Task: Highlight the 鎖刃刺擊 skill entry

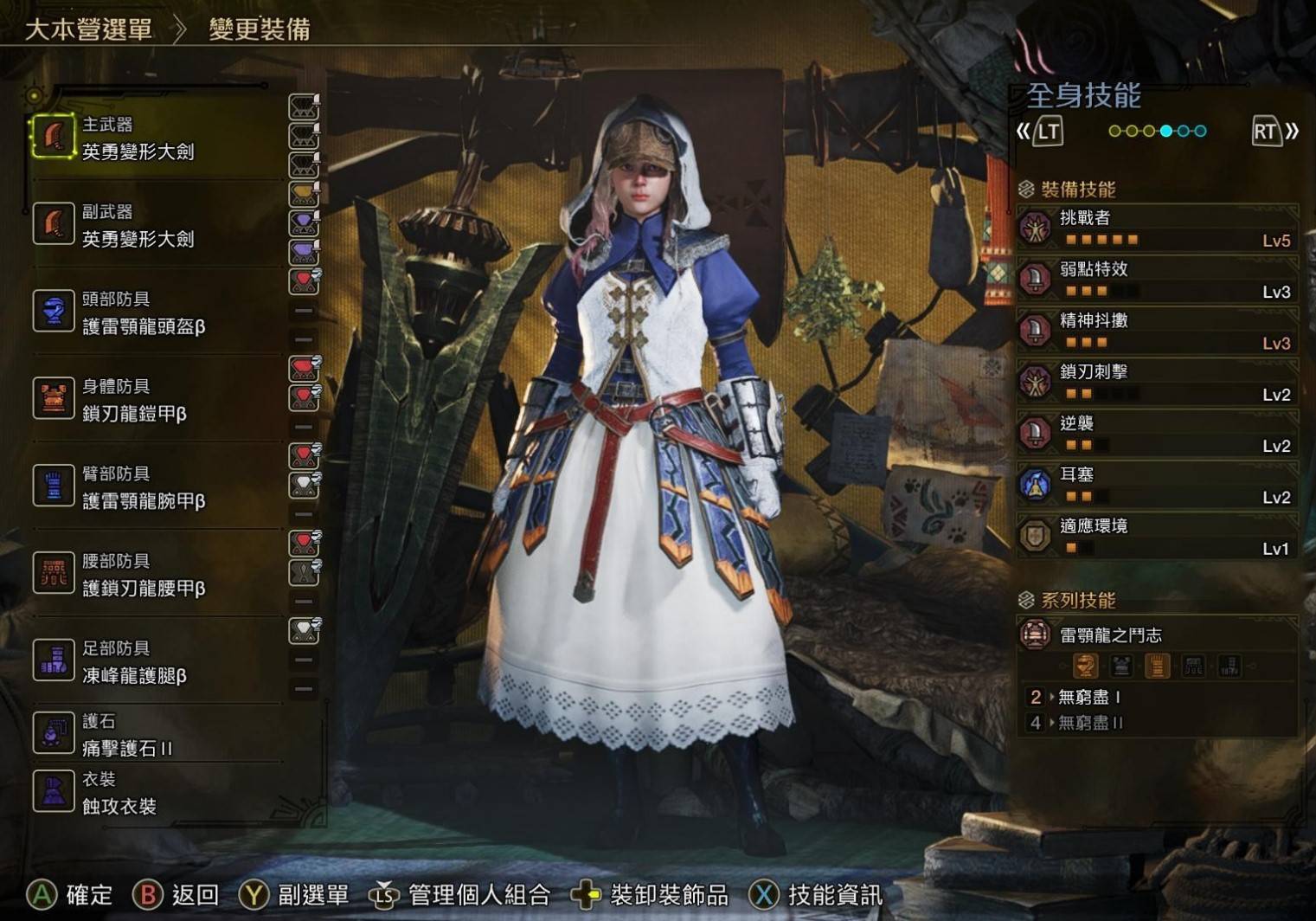Action: 1157,383
